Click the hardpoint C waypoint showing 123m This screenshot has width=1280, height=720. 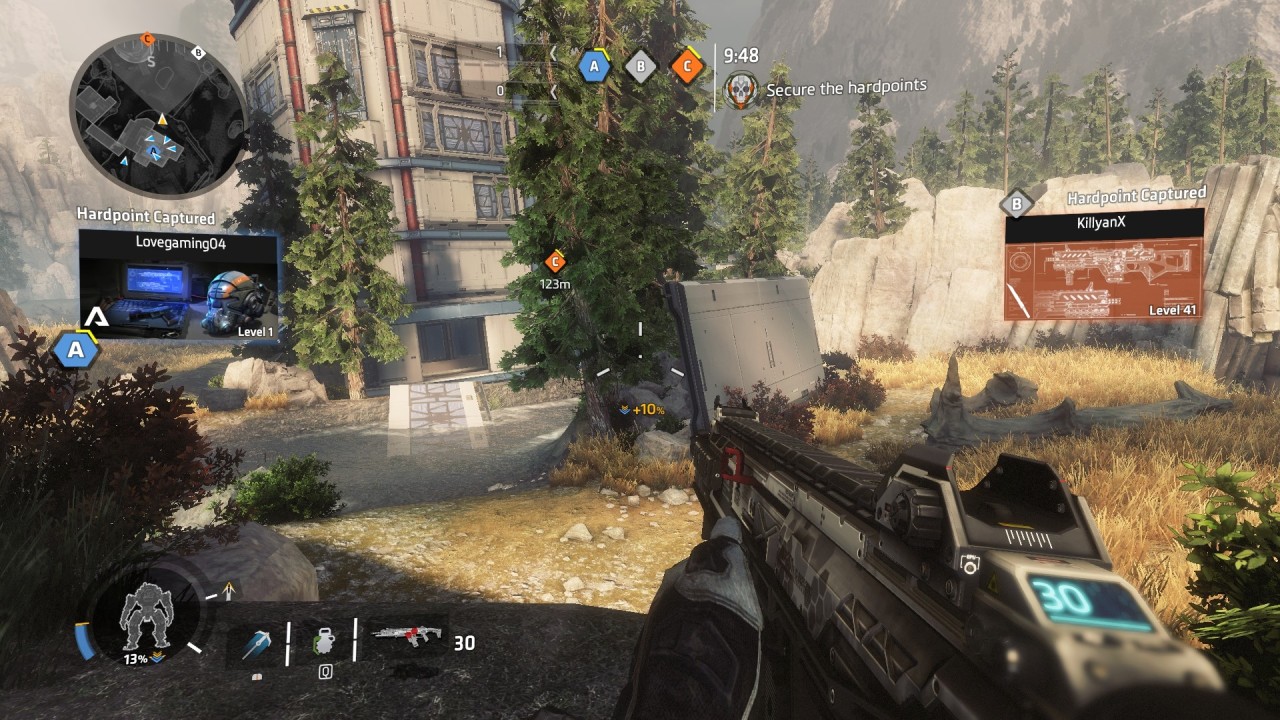pyautogui.click(x=554, y=262)
